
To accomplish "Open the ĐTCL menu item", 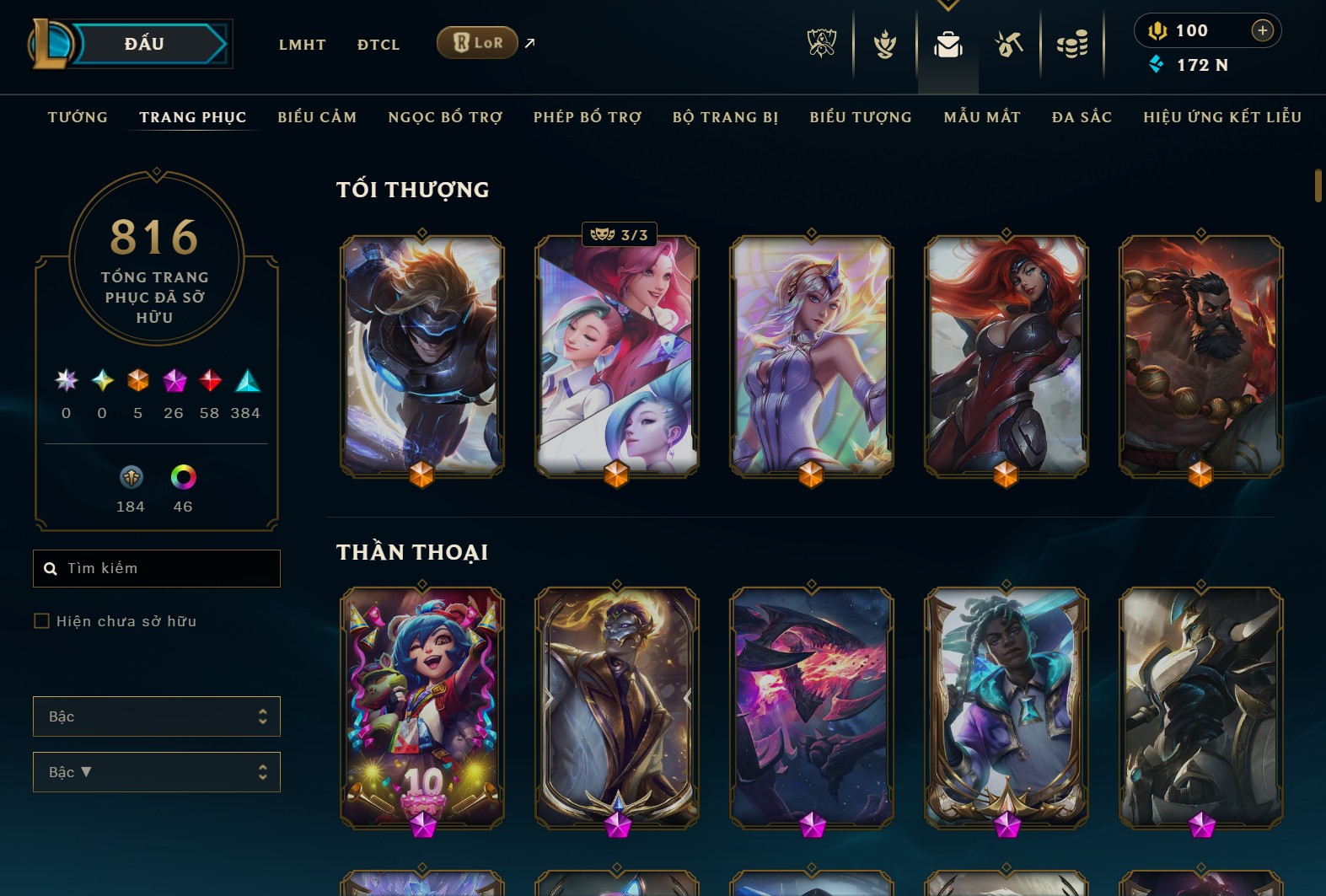I will pyautogui.click(x=378, y=44).
